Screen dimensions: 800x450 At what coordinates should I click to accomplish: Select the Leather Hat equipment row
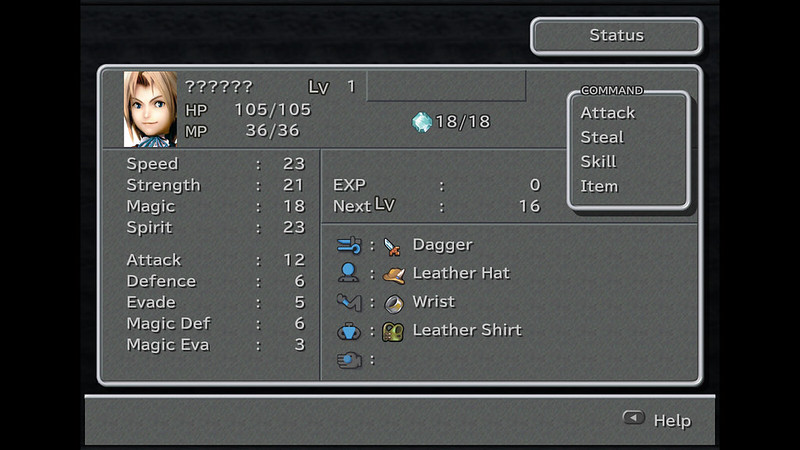(x=460, y=273)
